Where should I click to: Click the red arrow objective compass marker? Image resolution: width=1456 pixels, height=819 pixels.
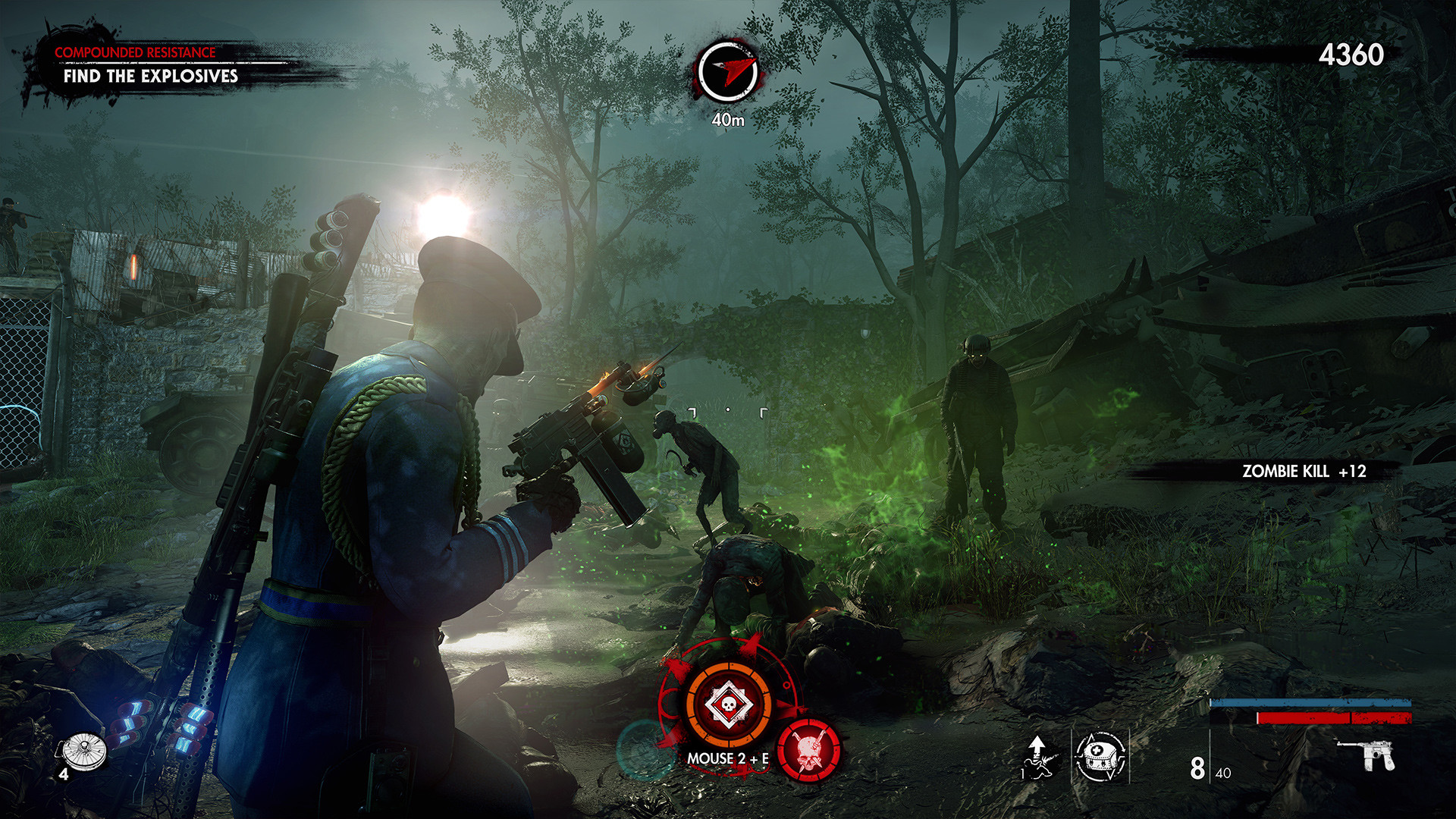point(728,71)
